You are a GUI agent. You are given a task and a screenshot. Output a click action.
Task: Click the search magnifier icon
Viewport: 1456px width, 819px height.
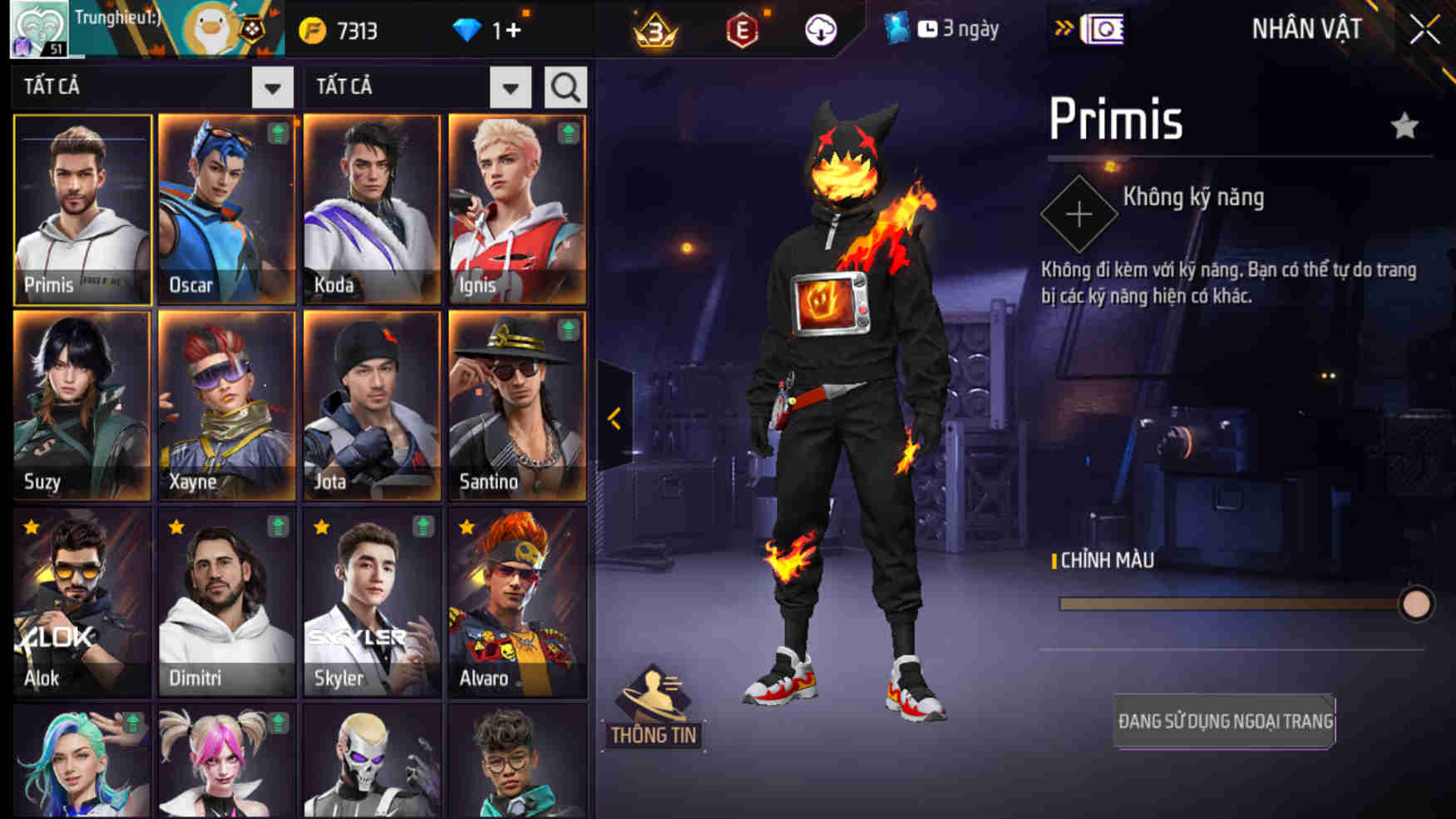click(x=564, y=86)
